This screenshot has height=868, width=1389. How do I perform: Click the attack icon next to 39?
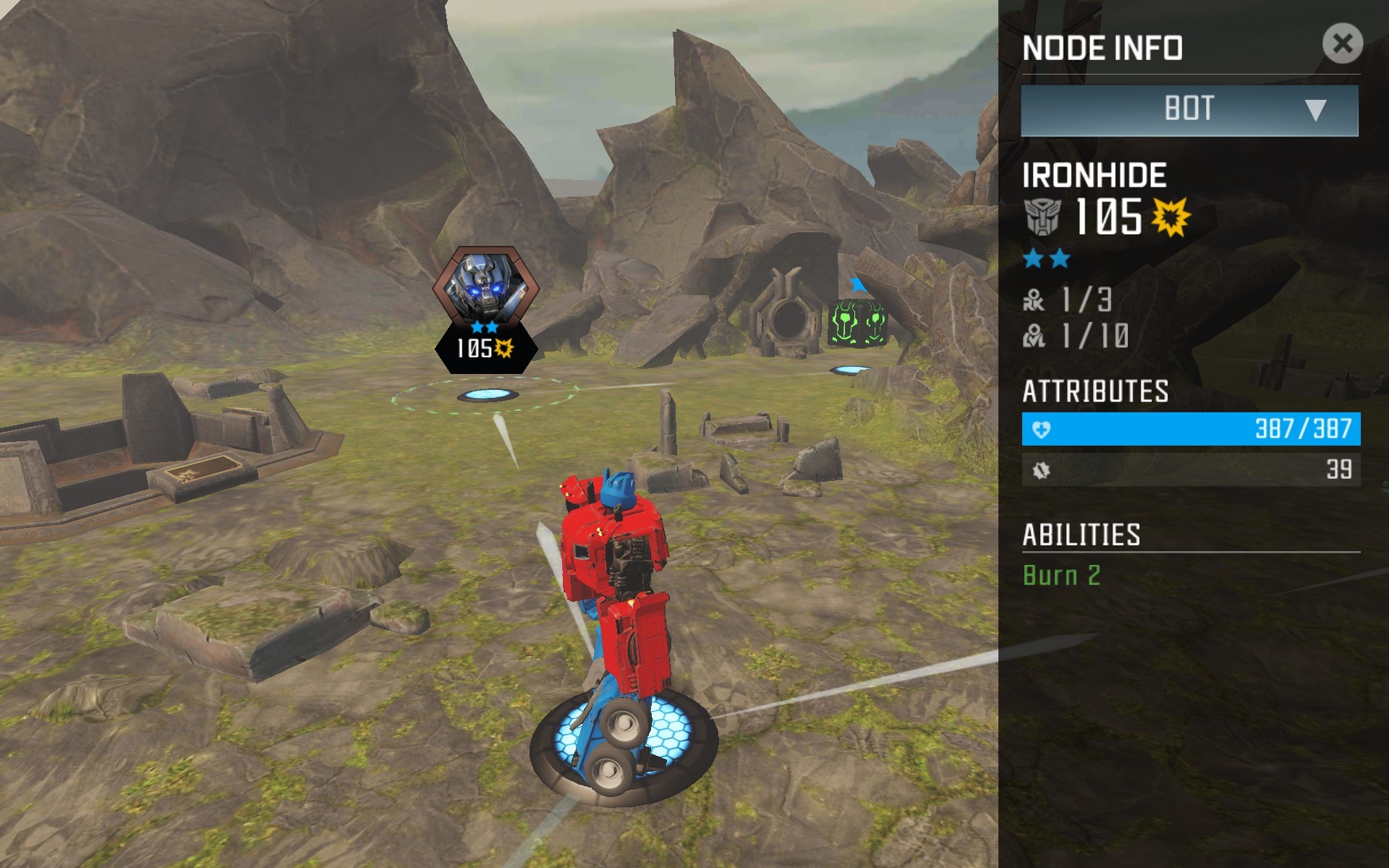(1042, 469)
